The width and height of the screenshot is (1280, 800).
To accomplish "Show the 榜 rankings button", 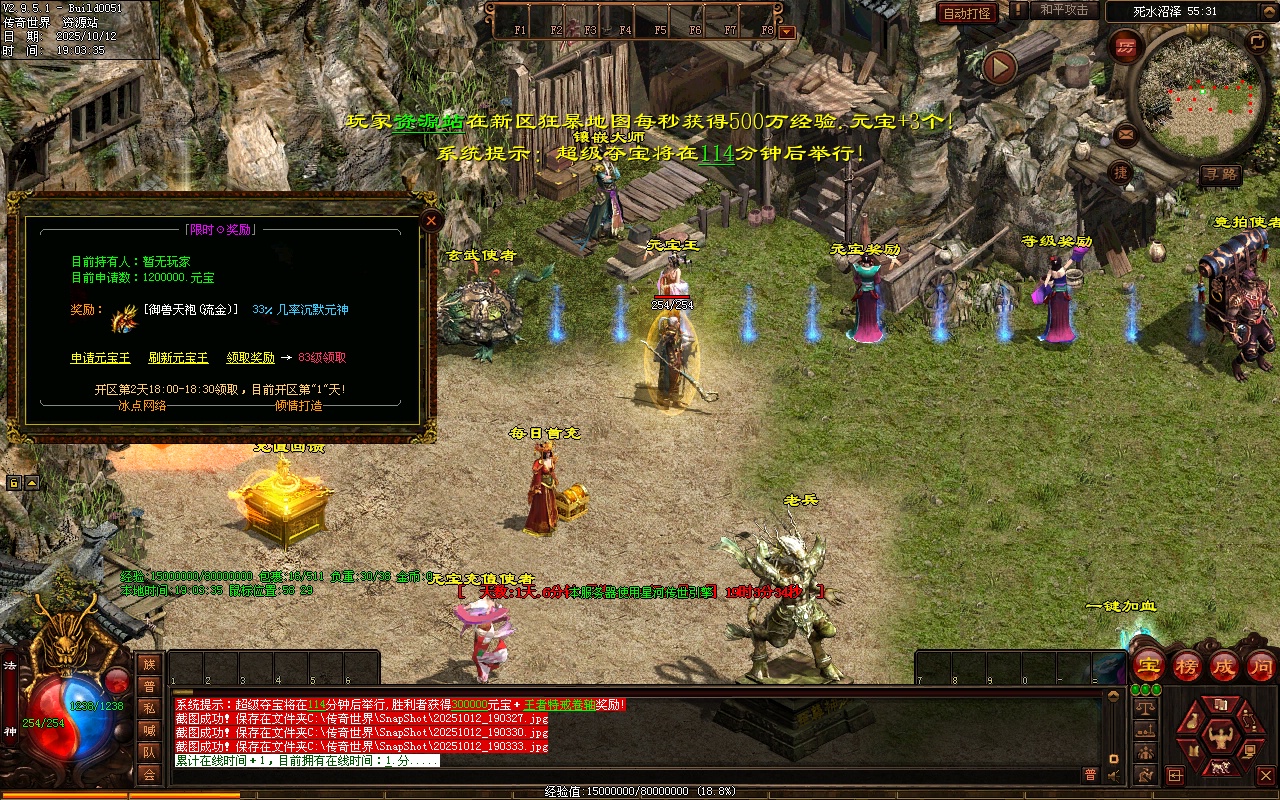I will (1186, 666).
